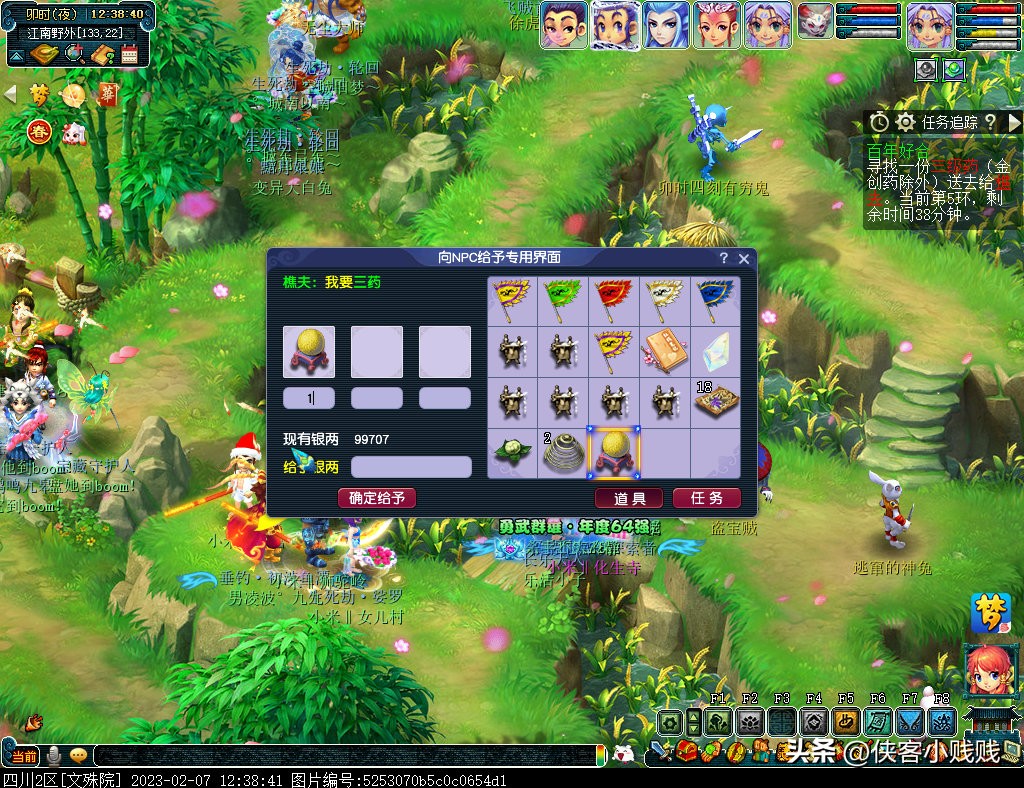Switch to the 道具 items tab

(629, 498)
